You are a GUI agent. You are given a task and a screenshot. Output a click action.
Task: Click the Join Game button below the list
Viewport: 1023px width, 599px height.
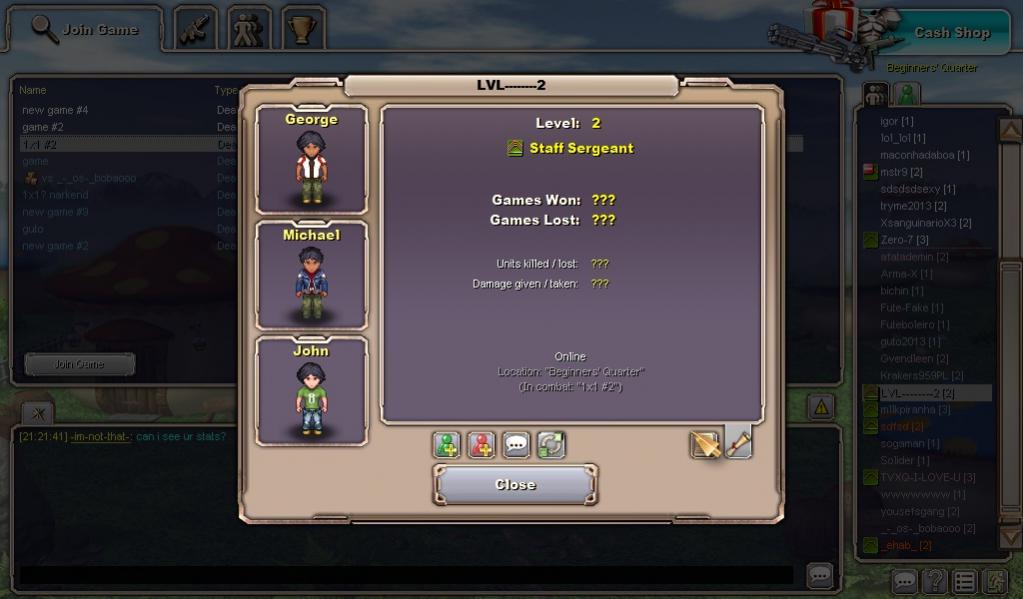coord(80,364)
